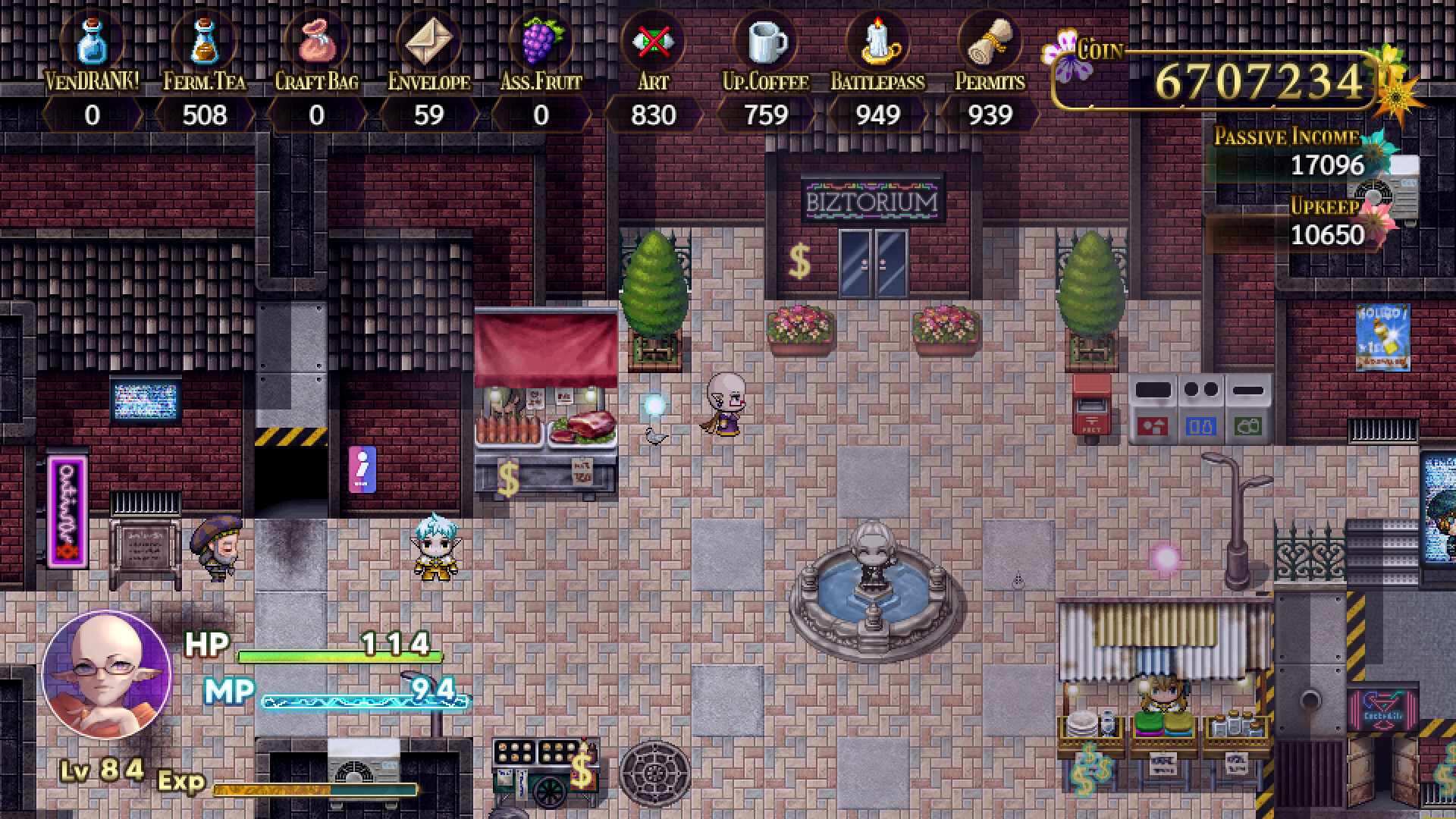Click the Up.Coffee mug icon
The height and width of the screenshot is (819, 1456).
click(x=767, y=42)
